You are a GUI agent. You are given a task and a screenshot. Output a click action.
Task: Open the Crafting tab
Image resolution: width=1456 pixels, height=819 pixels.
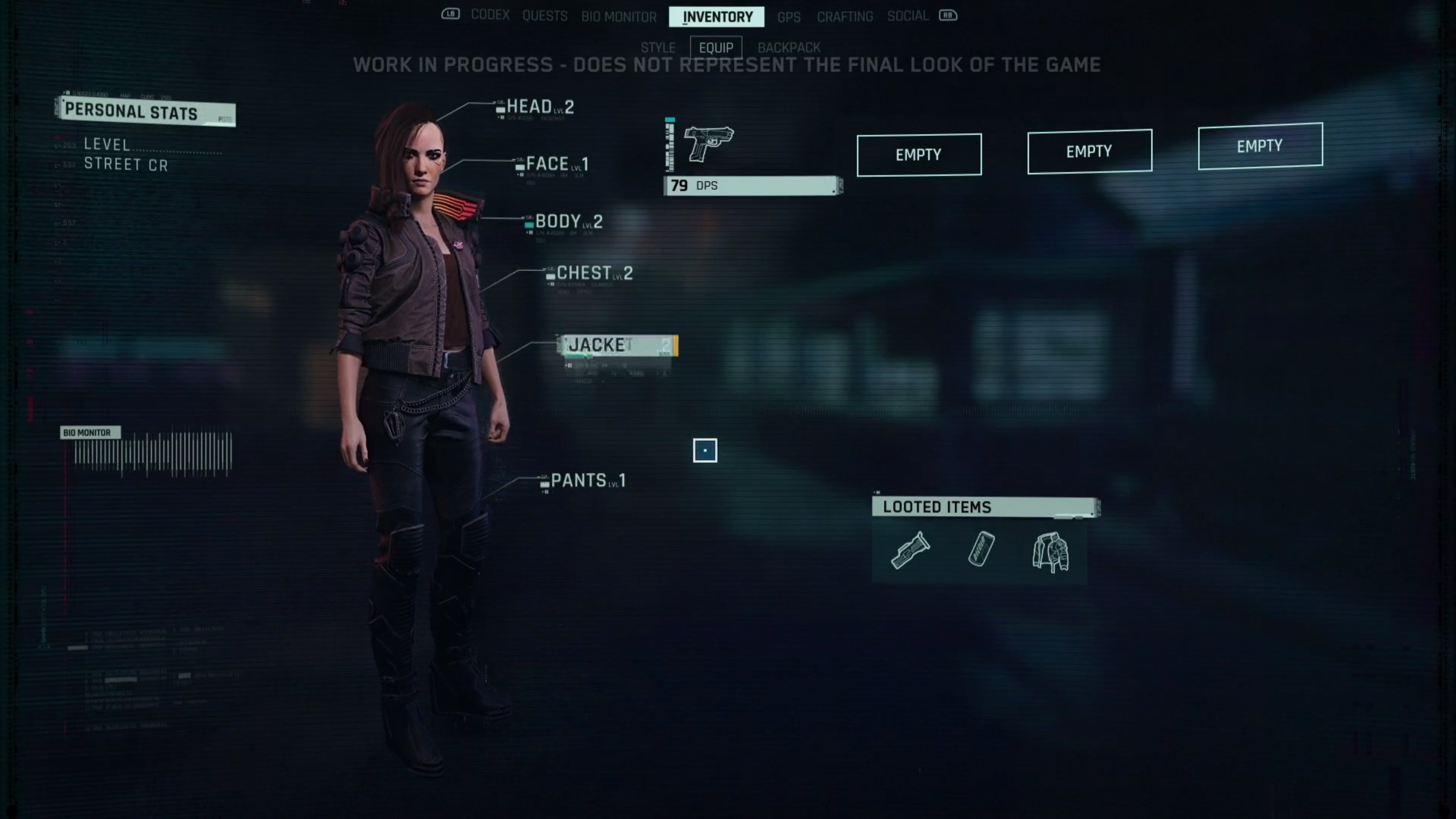point(844,17)
